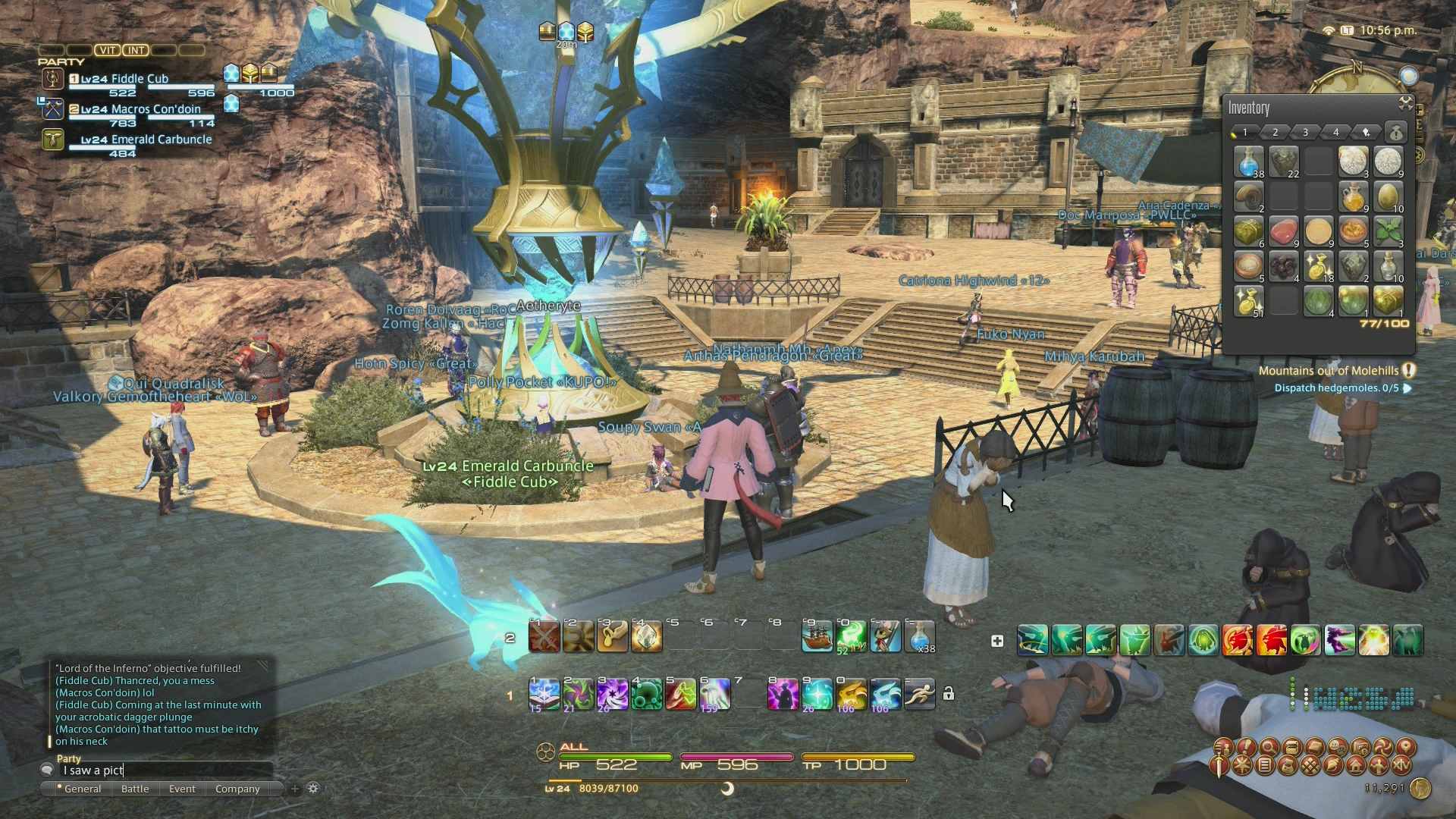
Task: Select the red meat item in inventory
Action: 1283,231
